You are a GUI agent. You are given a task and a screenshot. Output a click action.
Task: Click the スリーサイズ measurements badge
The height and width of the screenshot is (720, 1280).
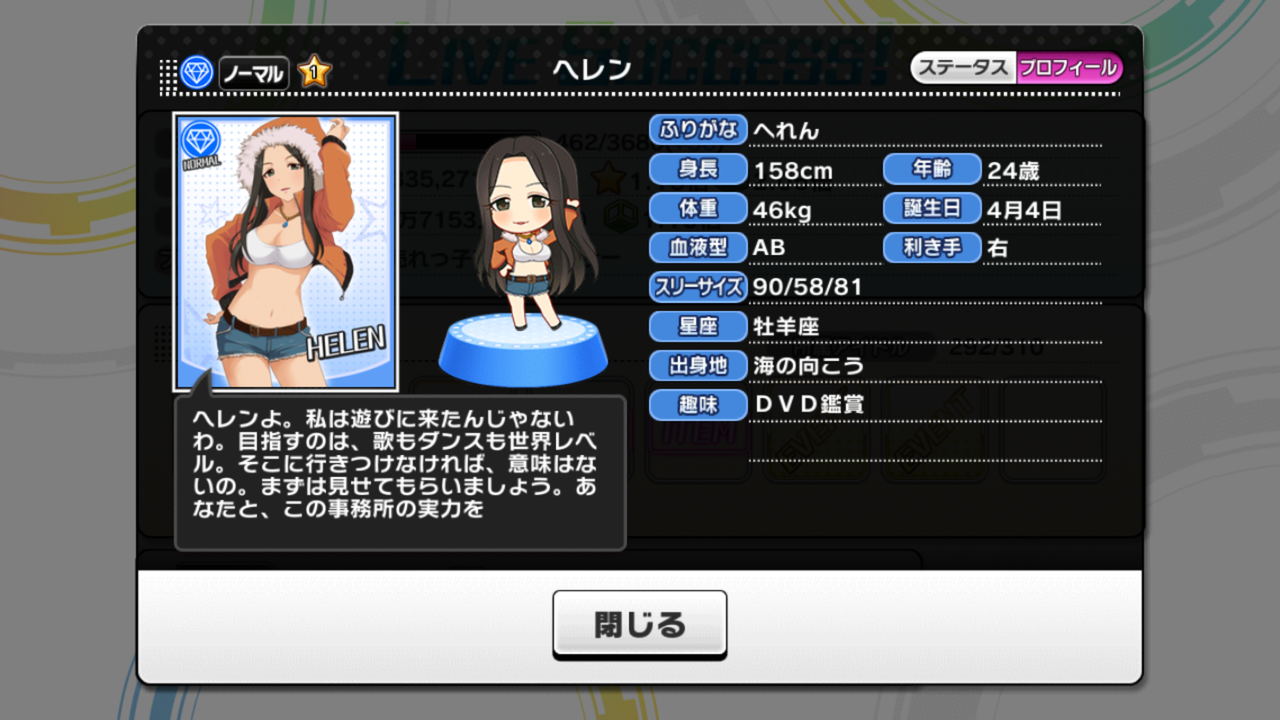(x=697, y=287)
